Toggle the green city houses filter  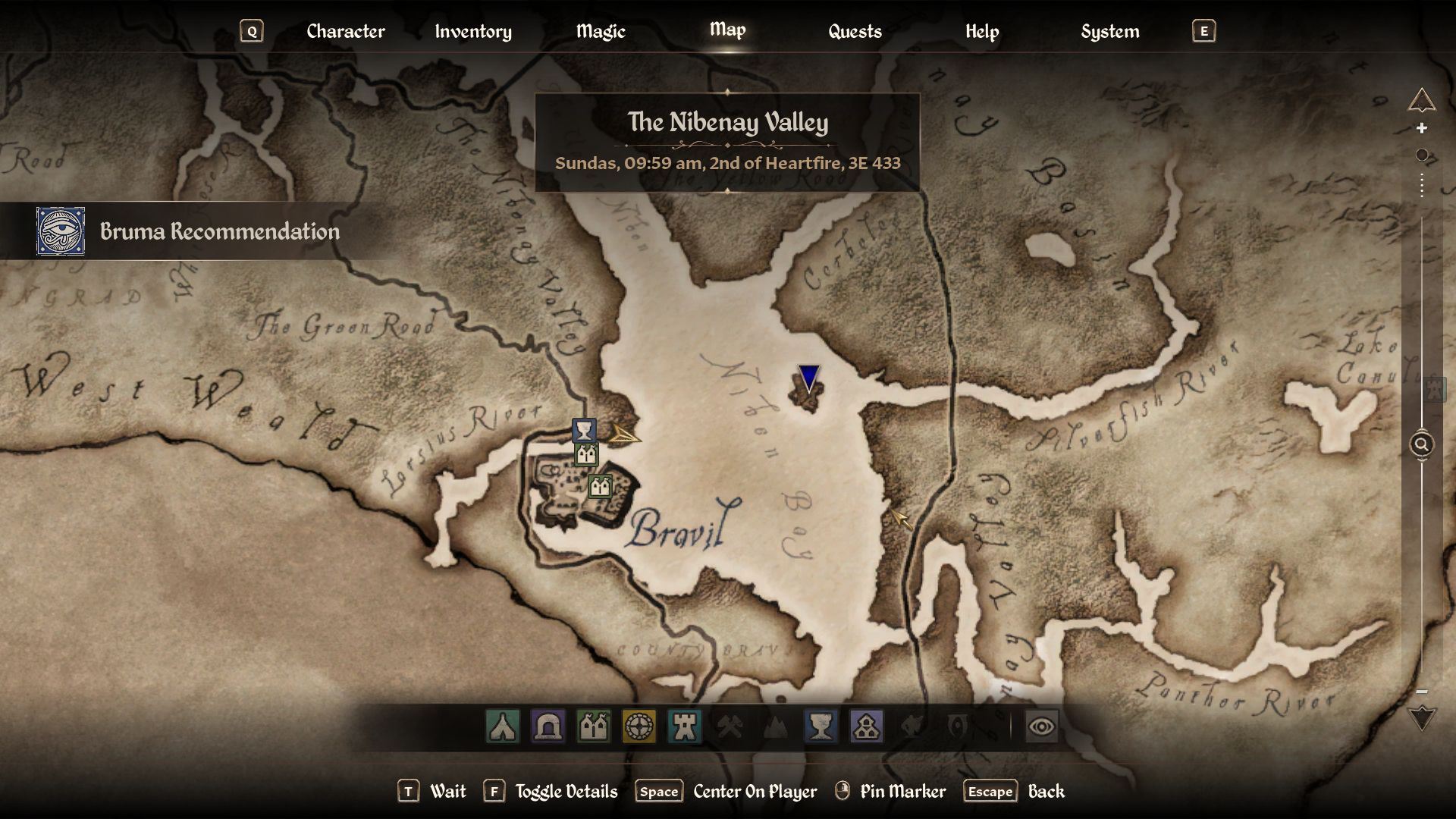(594, 726)
